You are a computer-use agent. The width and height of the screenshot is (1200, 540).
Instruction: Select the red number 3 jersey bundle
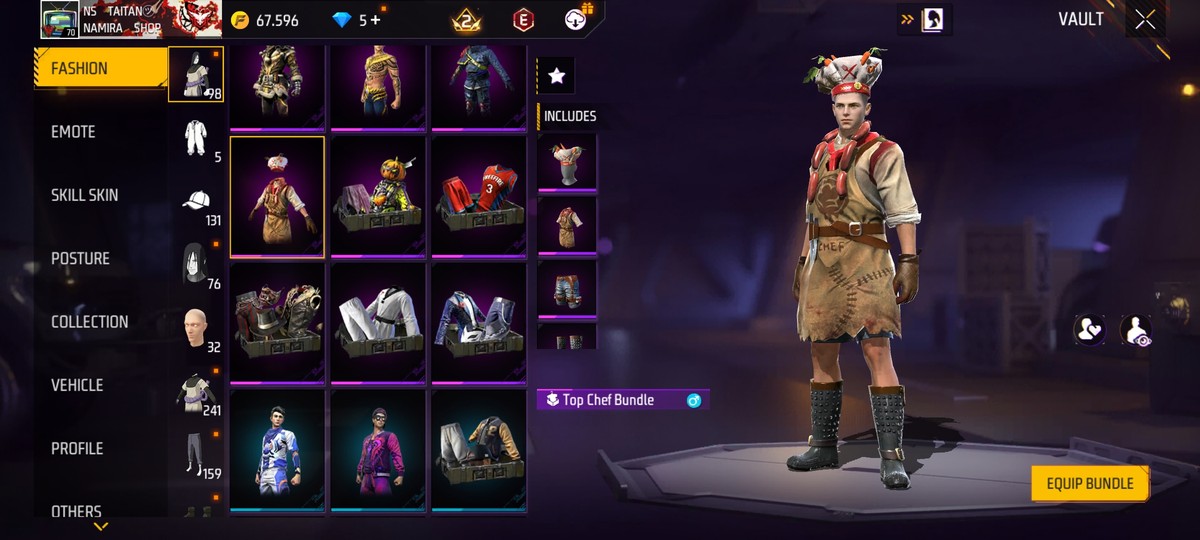[x=478, y=196]
